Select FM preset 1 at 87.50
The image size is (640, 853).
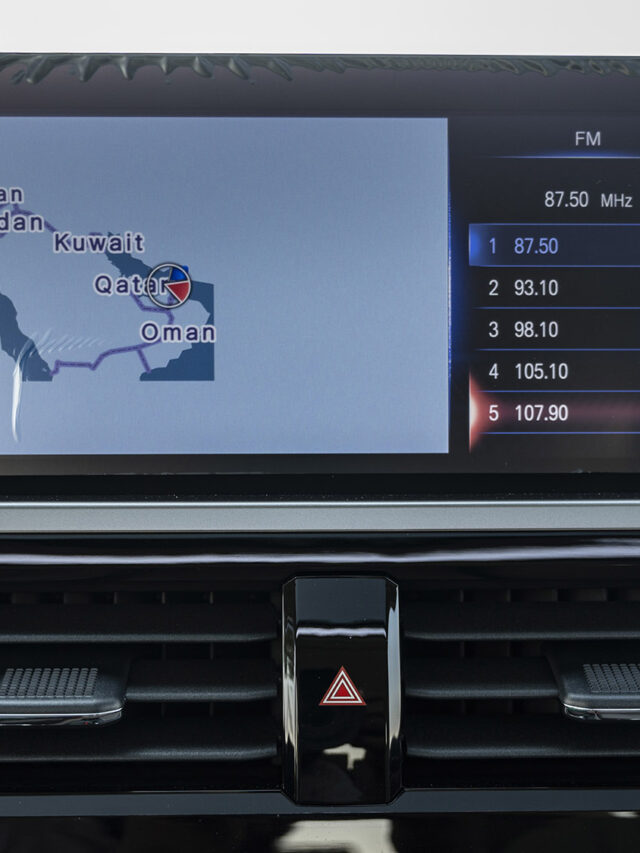553,246
